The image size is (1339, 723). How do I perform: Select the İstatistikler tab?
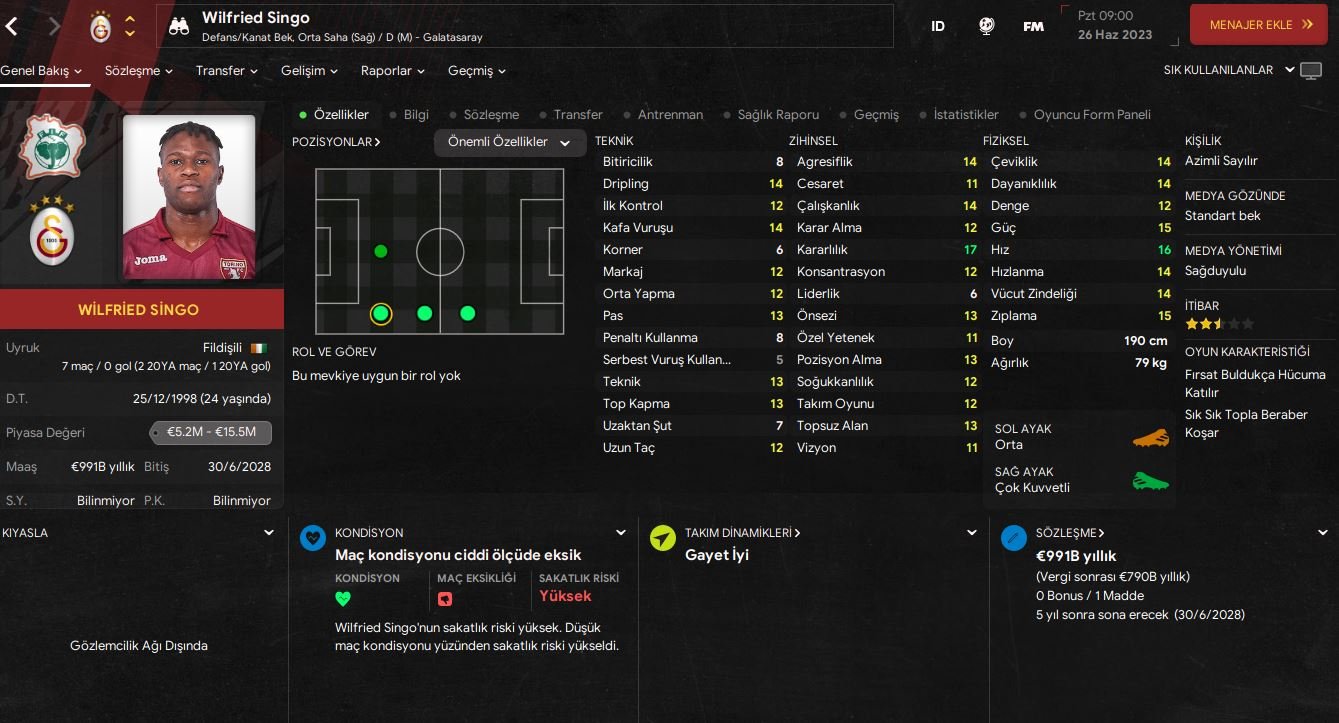click(965, 115)
